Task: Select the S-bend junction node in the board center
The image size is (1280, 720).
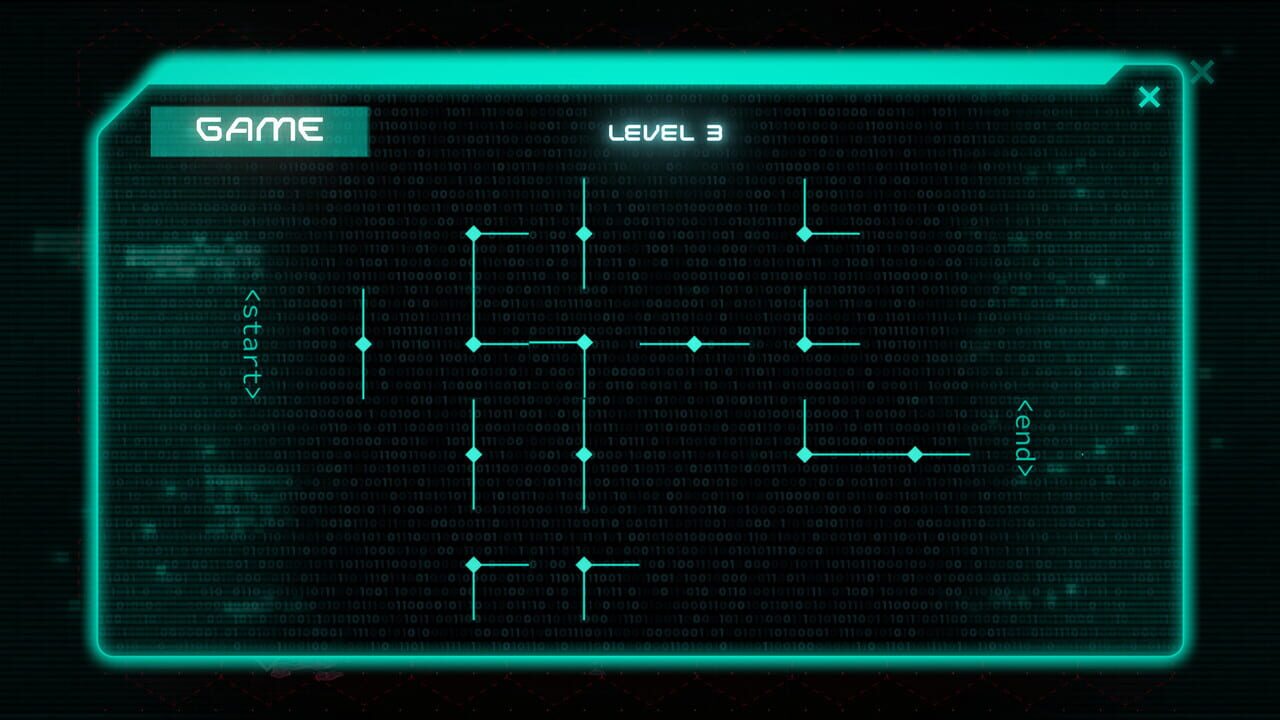Action: pyautogui.click(x=583, y=345)
